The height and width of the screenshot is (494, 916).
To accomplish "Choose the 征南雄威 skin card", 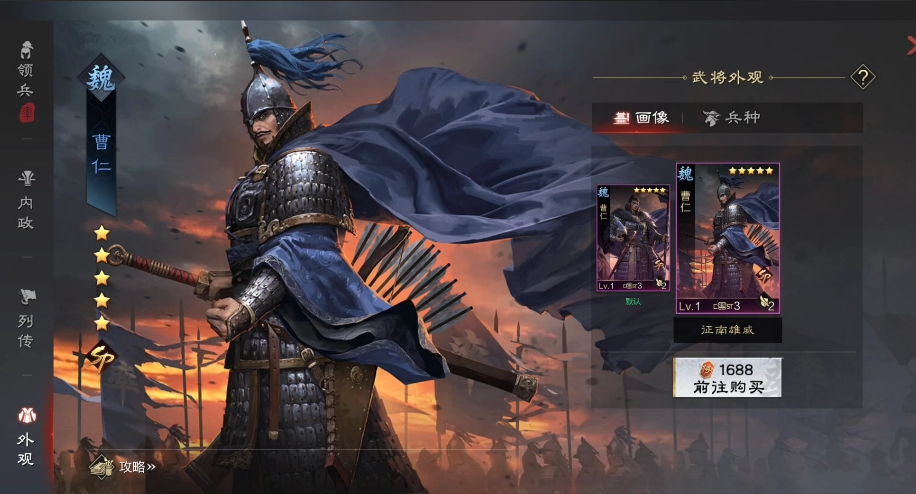I will tap(727, 240).
